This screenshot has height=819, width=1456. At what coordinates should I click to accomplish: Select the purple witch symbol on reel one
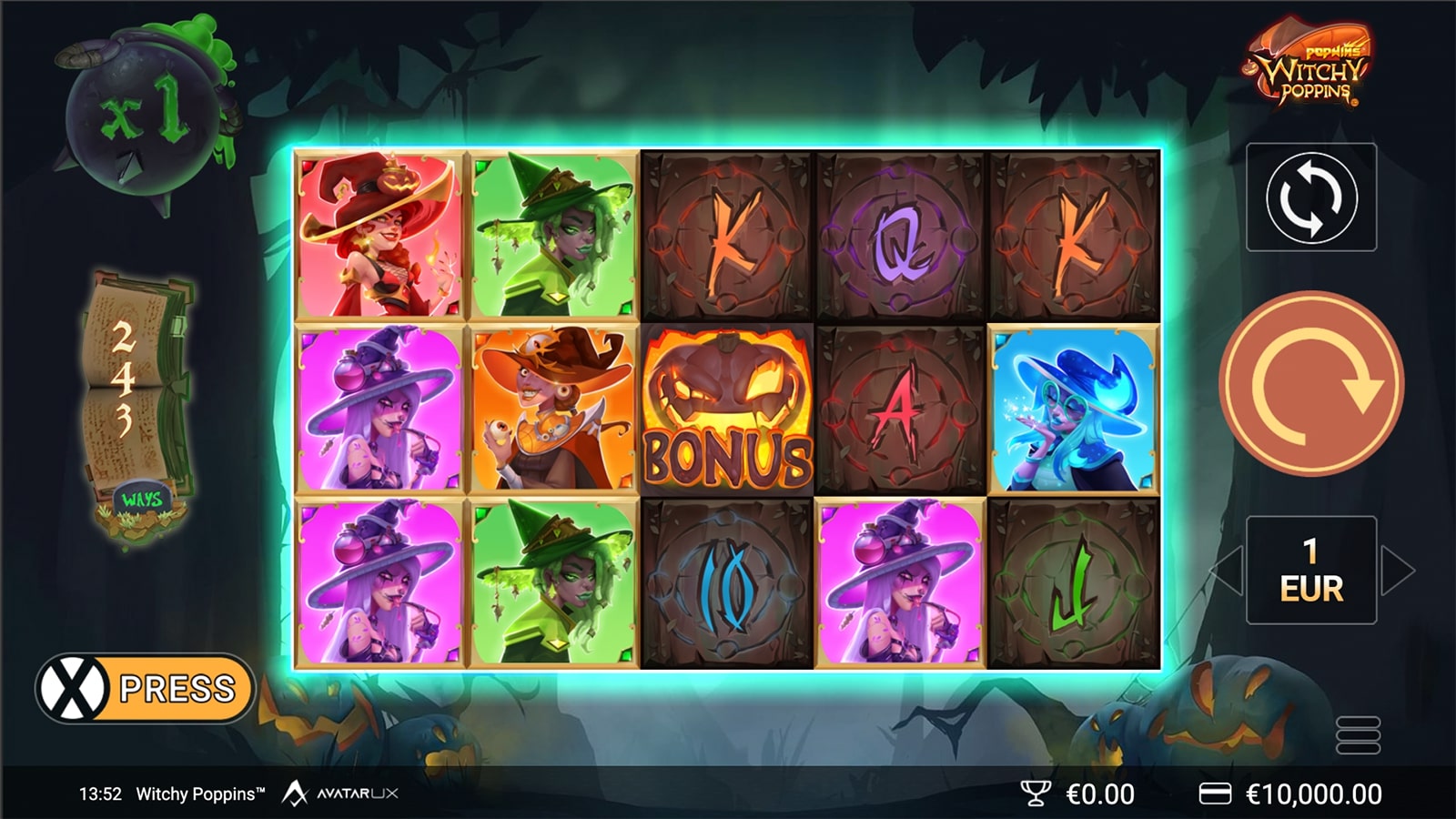(x=379, y=409)
